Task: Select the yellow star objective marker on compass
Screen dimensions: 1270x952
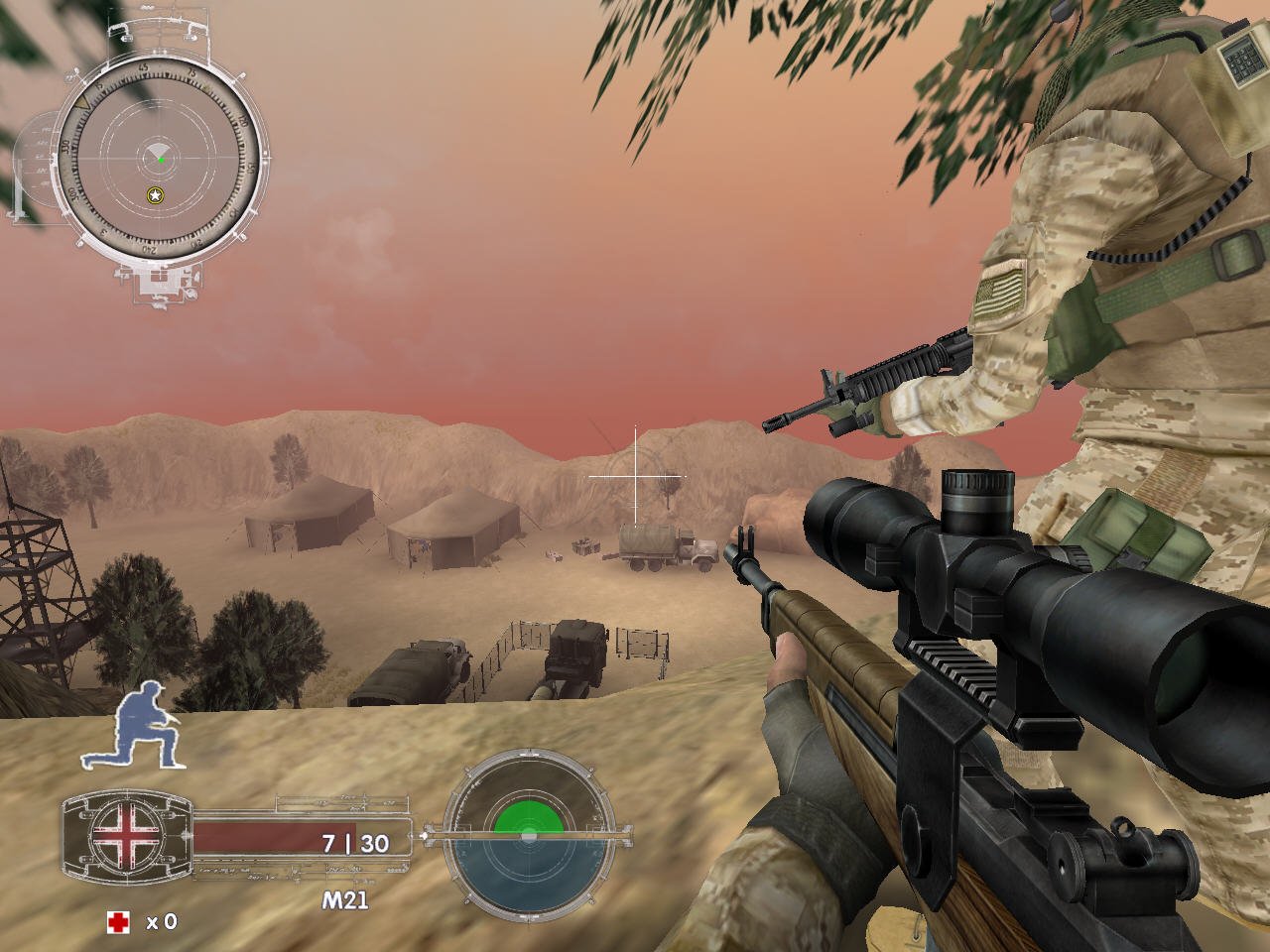Action: pos(154,195)
